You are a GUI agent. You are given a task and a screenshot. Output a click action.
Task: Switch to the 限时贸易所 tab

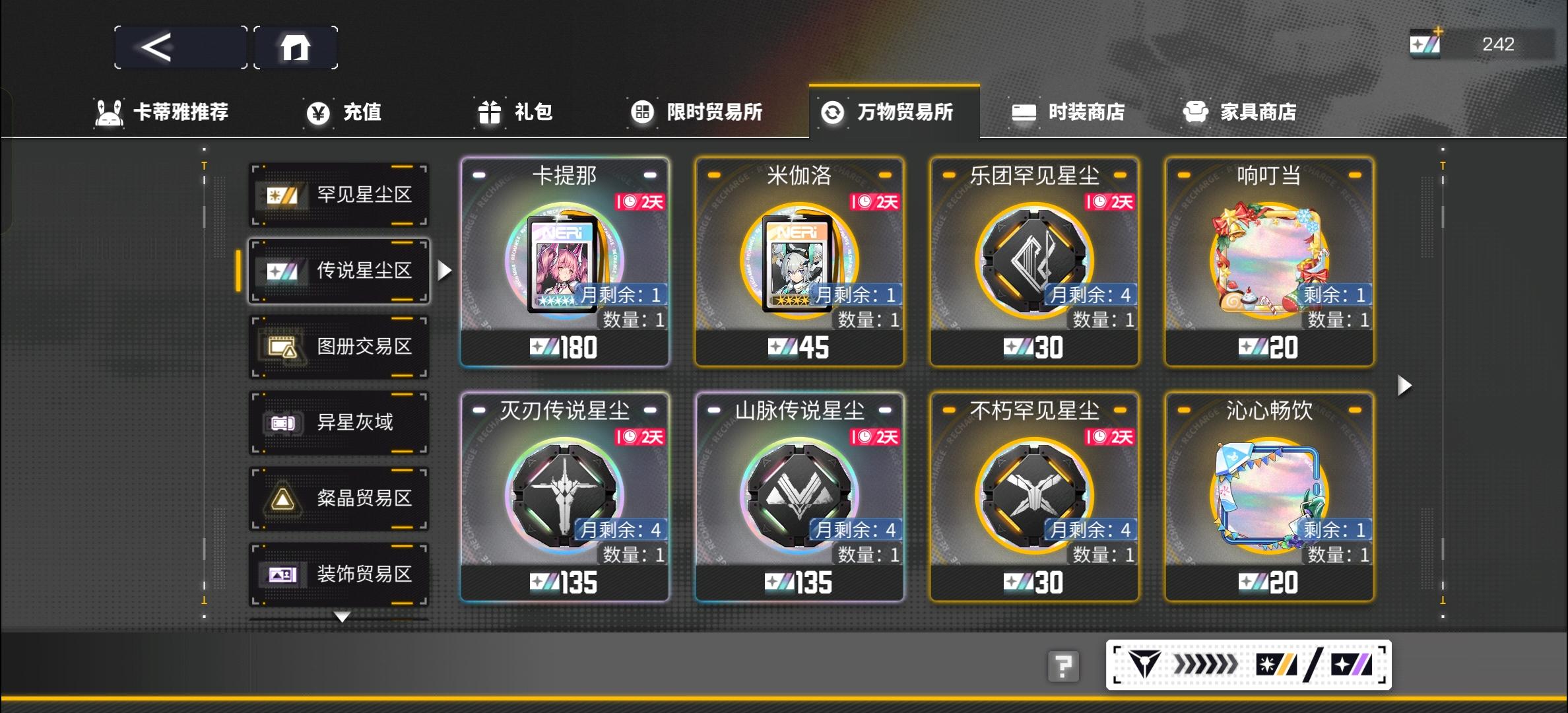point(696,112)
